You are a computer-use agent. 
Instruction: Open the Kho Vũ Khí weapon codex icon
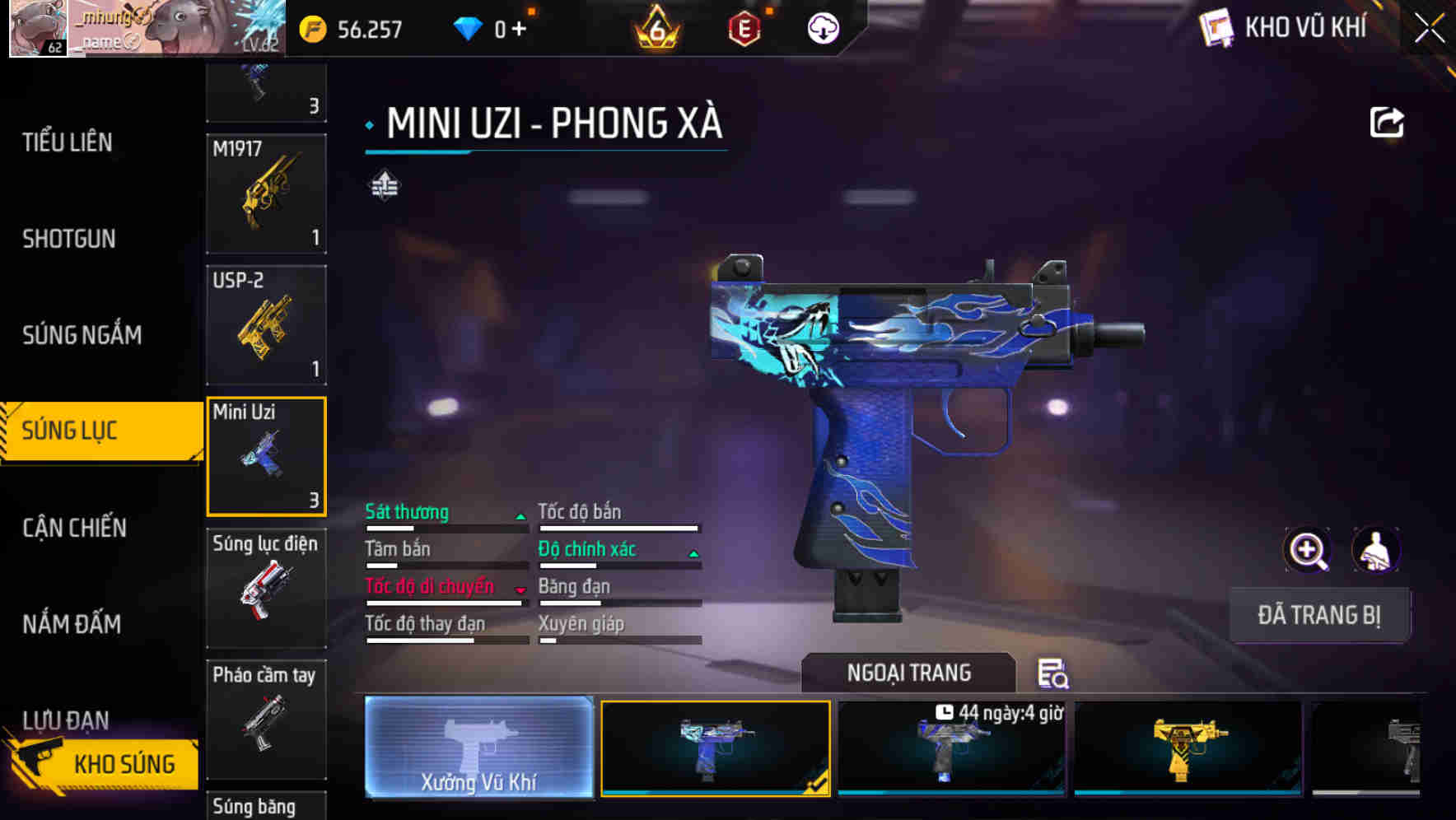click(x=1216, y=28)
